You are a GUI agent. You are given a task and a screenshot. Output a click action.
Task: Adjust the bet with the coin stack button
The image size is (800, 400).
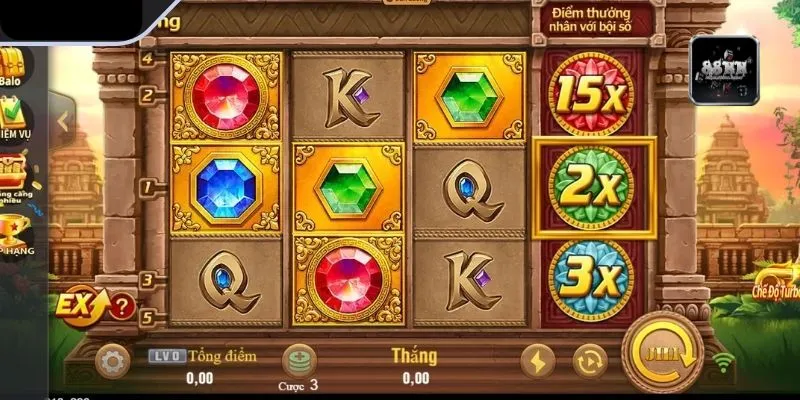299,359
